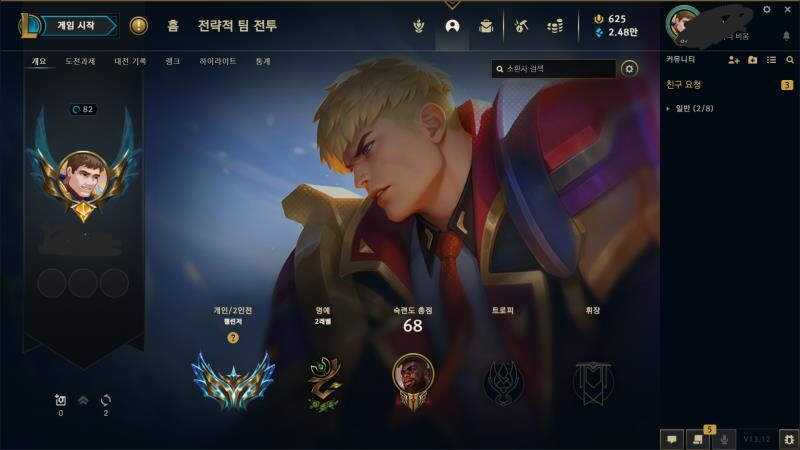Go to 전략적 팀 전투 section
Screen dimensions: 800x450
click(x=237, y=26)
